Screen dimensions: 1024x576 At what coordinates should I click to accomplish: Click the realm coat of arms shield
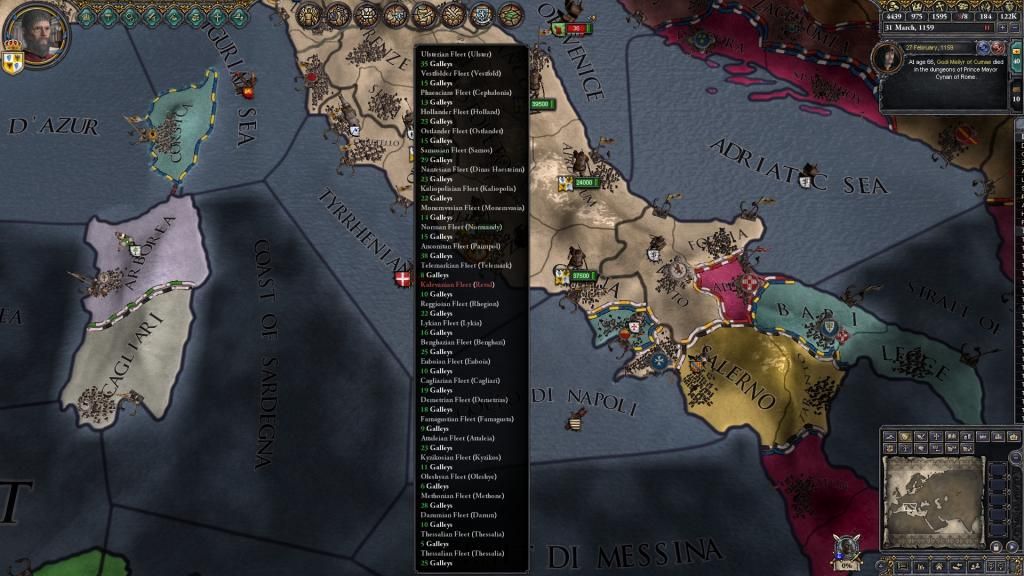click(x=13, y=62)
